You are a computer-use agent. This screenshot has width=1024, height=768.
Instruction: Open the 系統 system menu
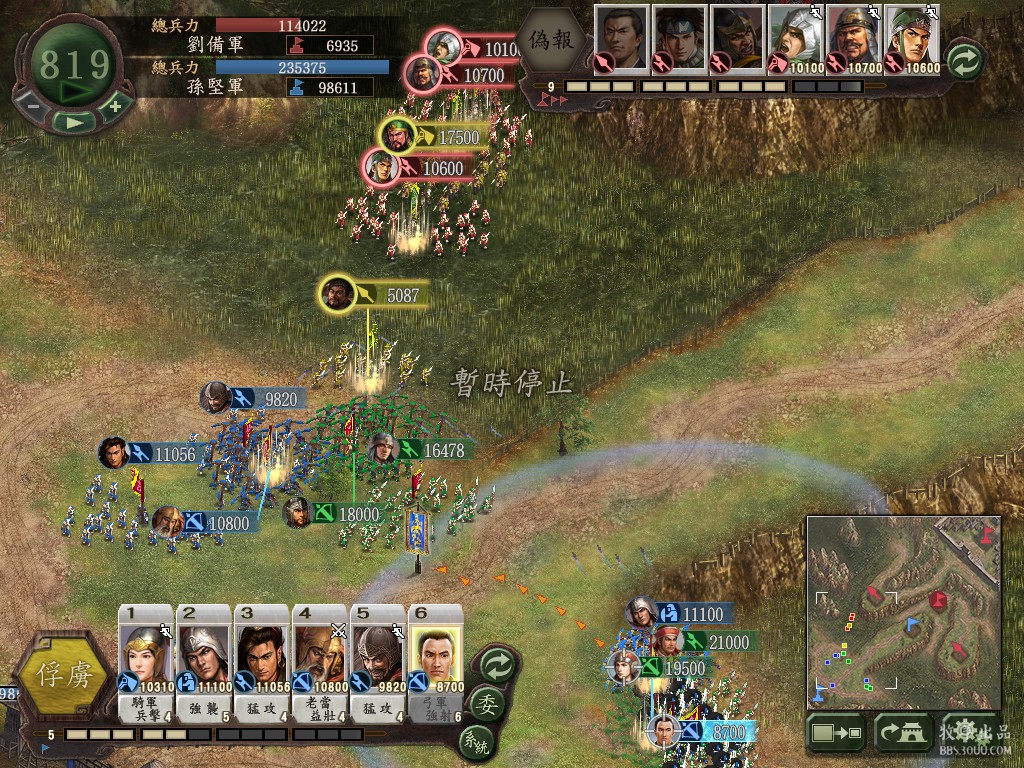pyautogui.click(x=476, y=743)
